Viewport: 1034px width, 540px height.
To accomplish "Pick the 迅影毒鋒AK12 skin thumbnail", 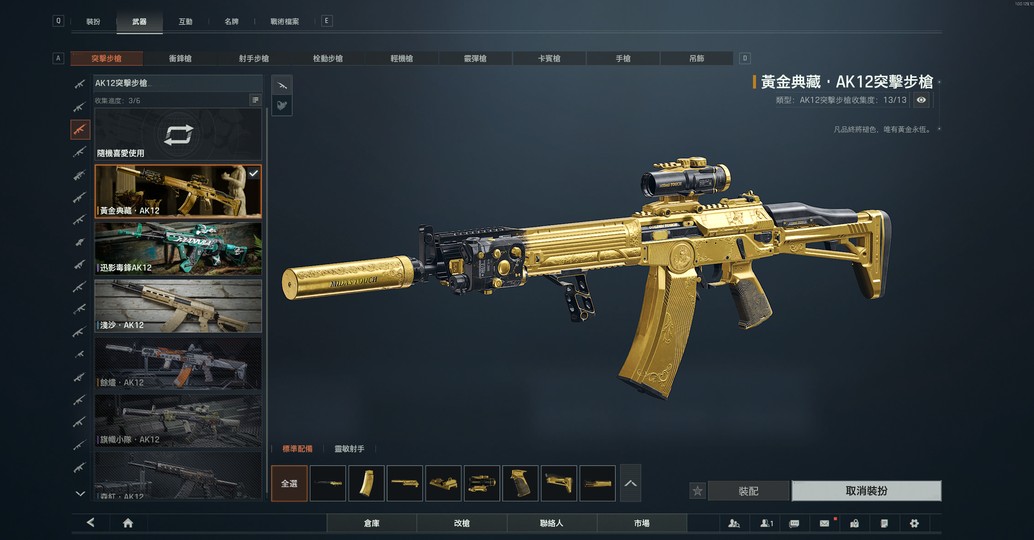I will tap(178, 248).
